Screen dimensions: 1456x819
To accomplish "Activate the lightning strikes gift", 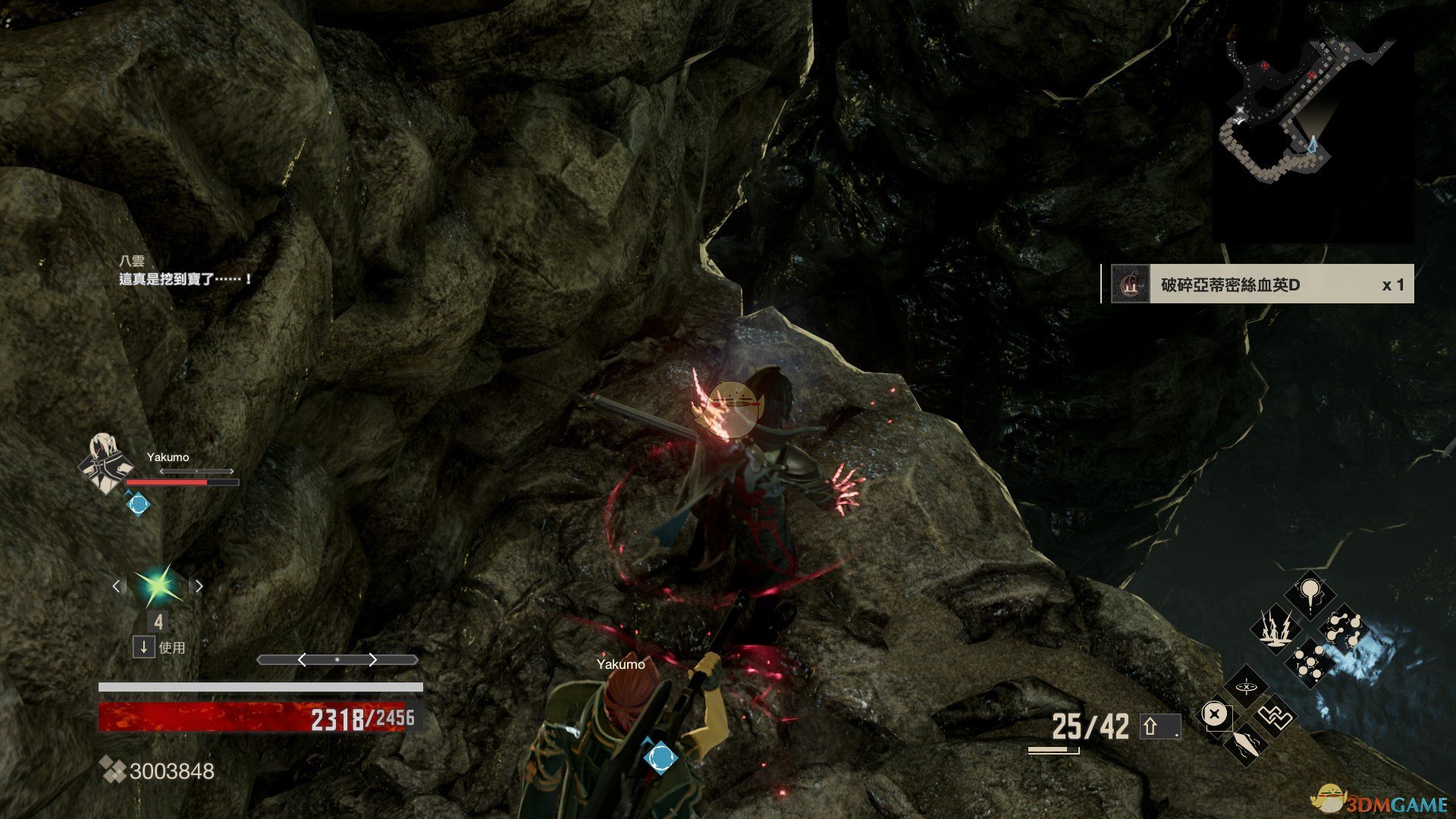I will (x=1276, y=629).
